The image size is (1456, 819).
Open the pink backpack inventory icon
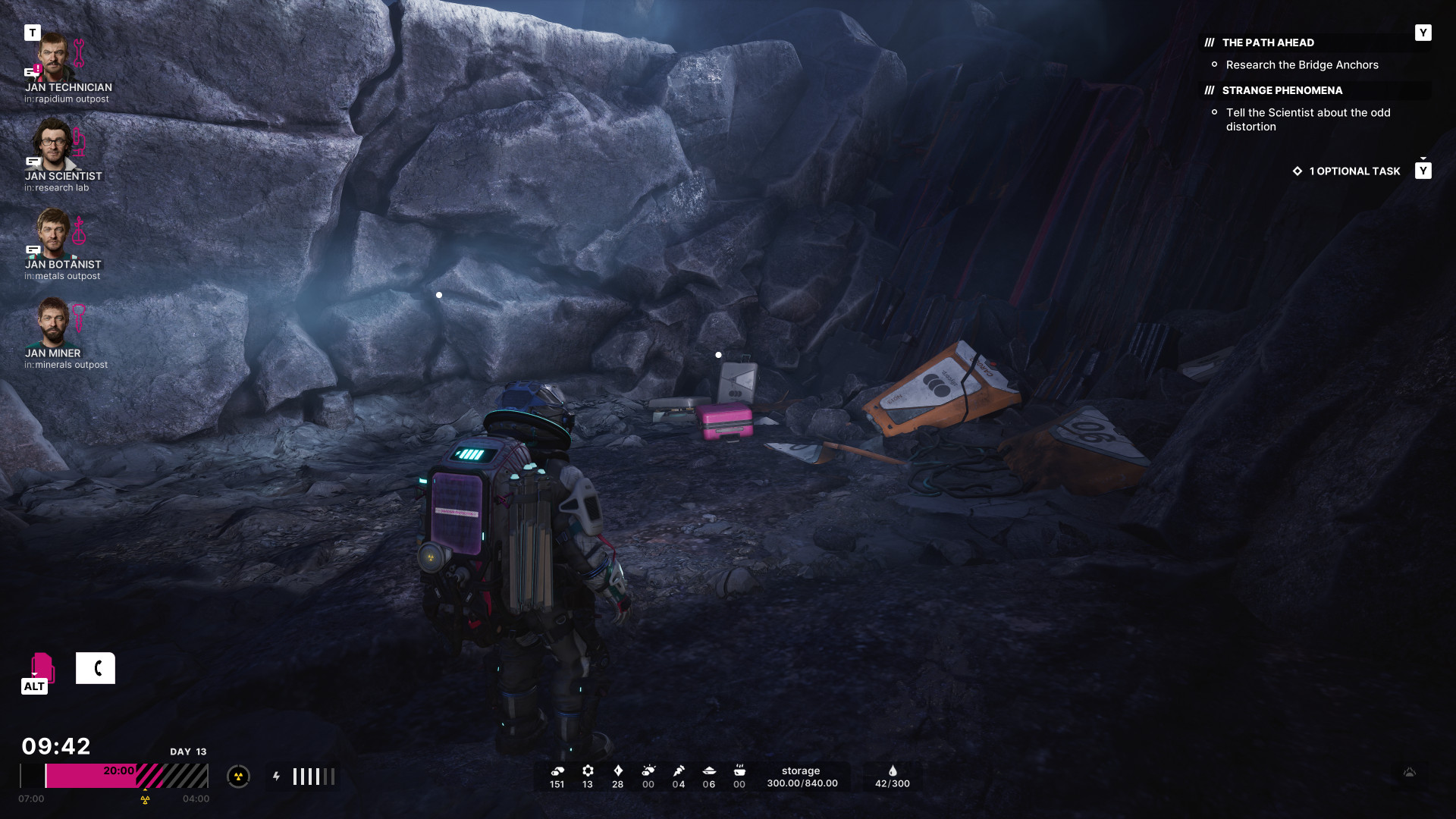coord(42,667)
